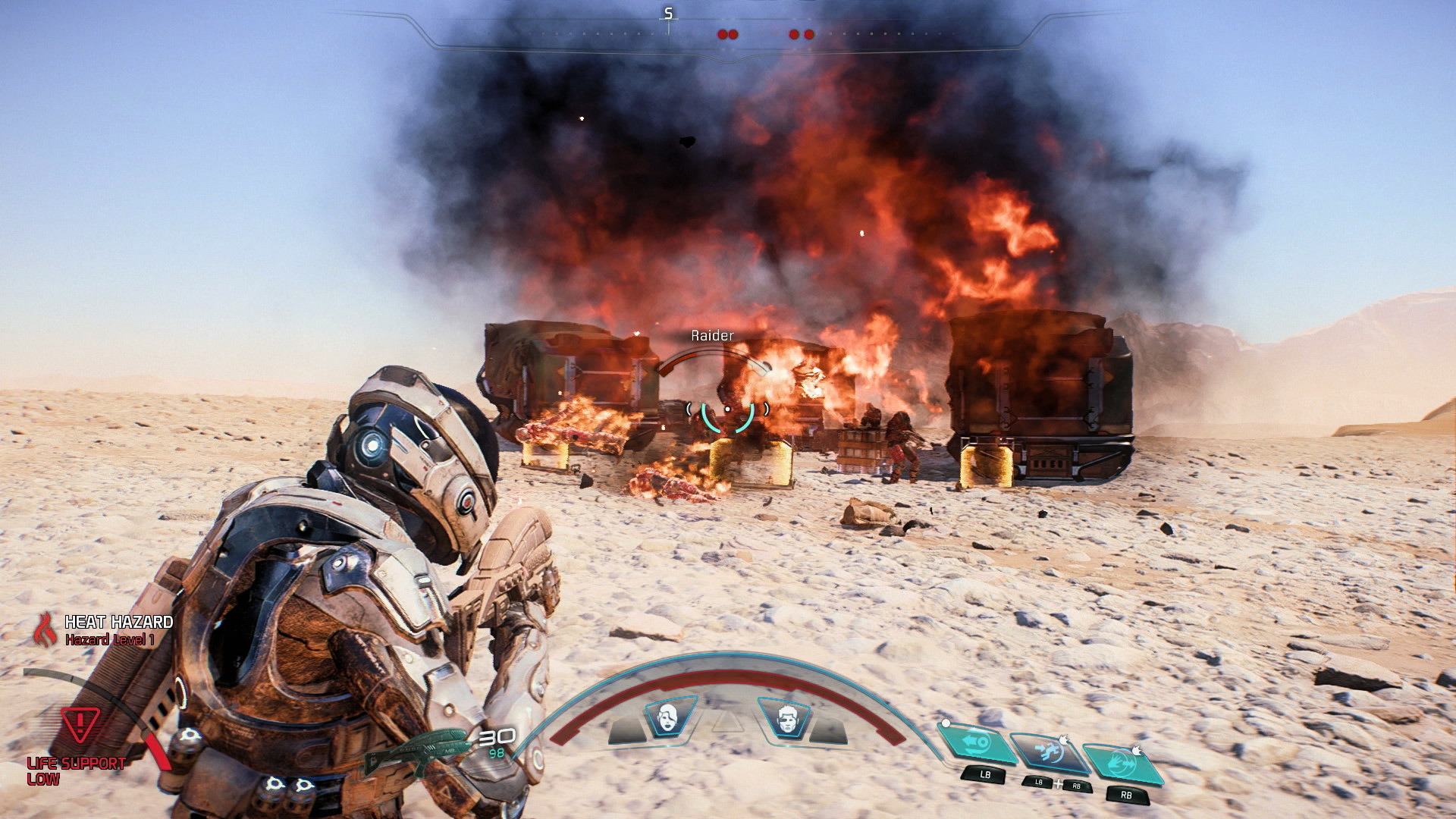Toggle the right empty squad power slot
1456x819 pixels.
[x=830, y=728]
